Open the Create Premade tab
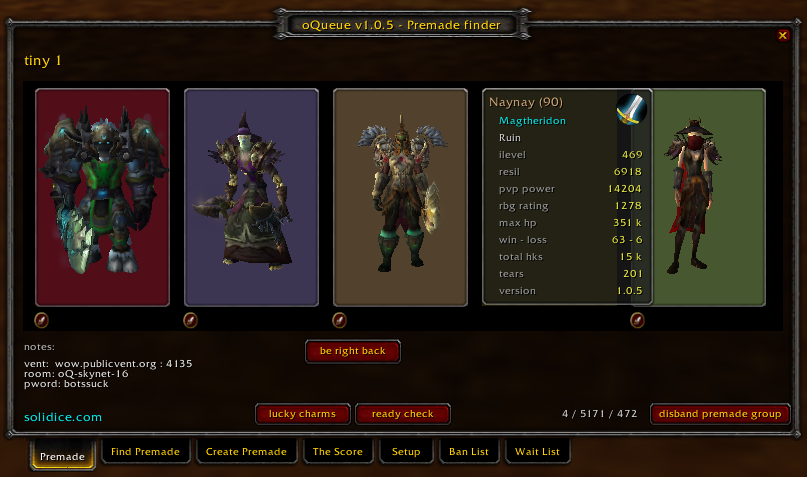This screenshot has width=807, height=477. (x=246, y=452)
